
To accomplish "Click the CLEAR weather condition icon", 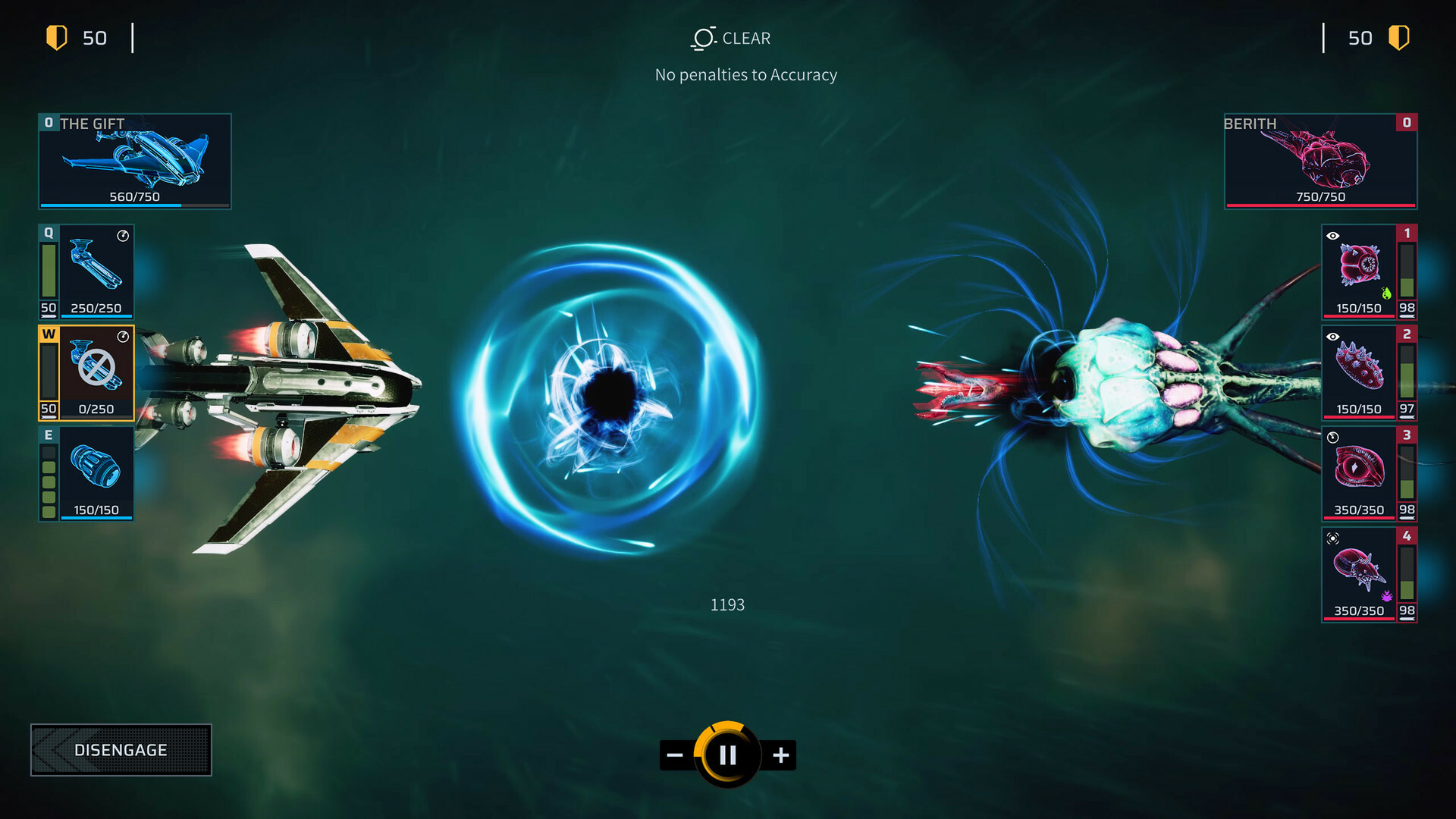I will [x=701, y=38].
